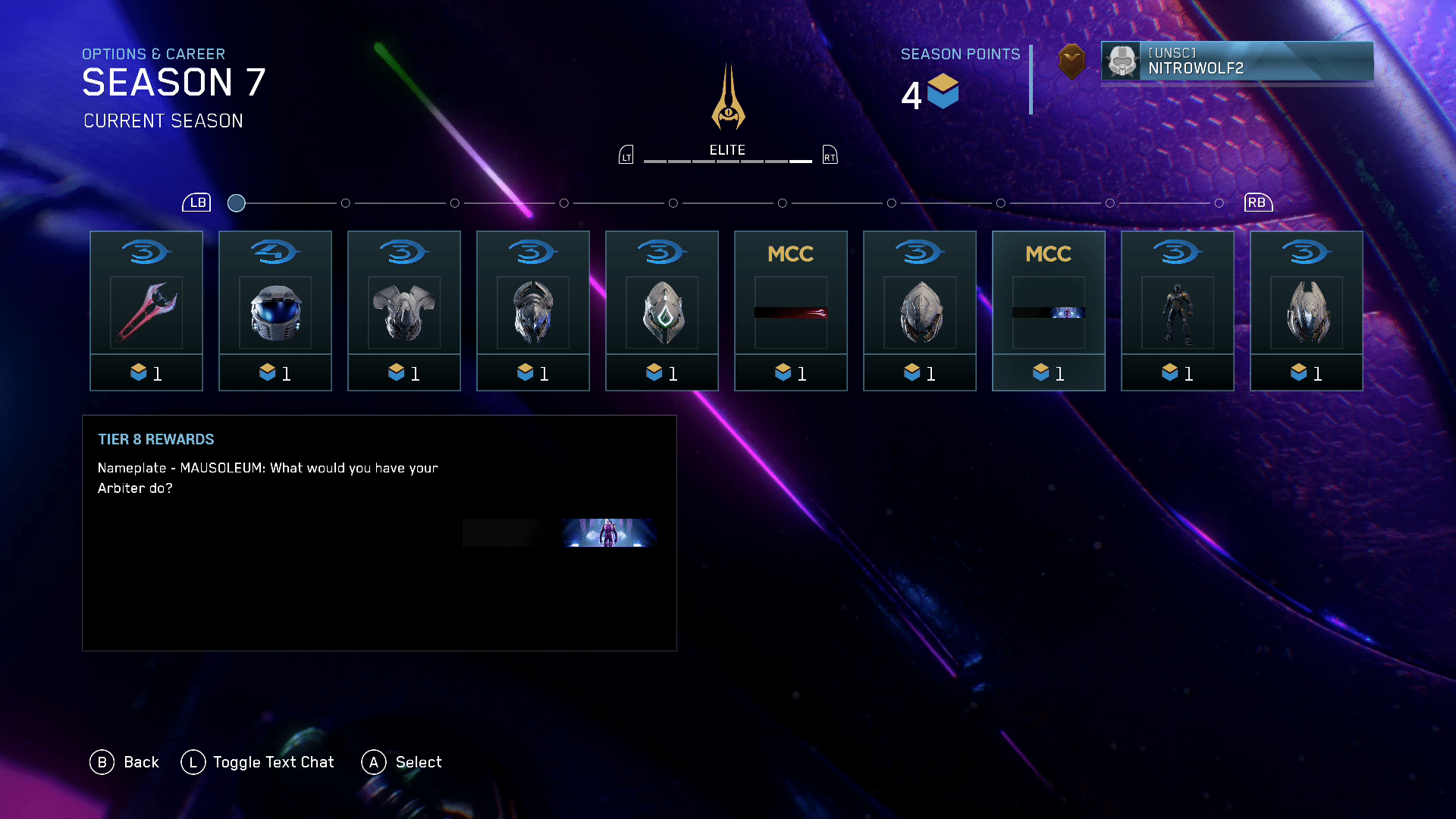The width and height of the screenshot is (1456, 819).
Task: Select the green-emblem Elite helmet reward
Action: (x=662, y=311)
